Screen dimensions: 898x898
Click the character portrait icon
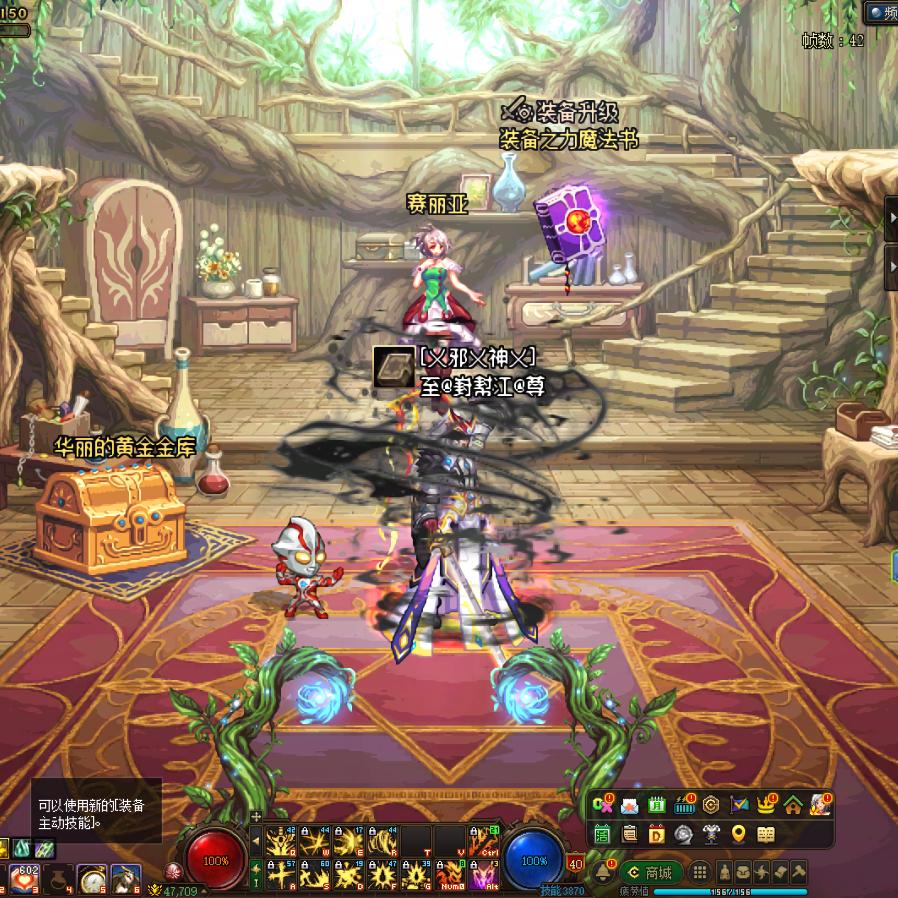tap(820, 804)
